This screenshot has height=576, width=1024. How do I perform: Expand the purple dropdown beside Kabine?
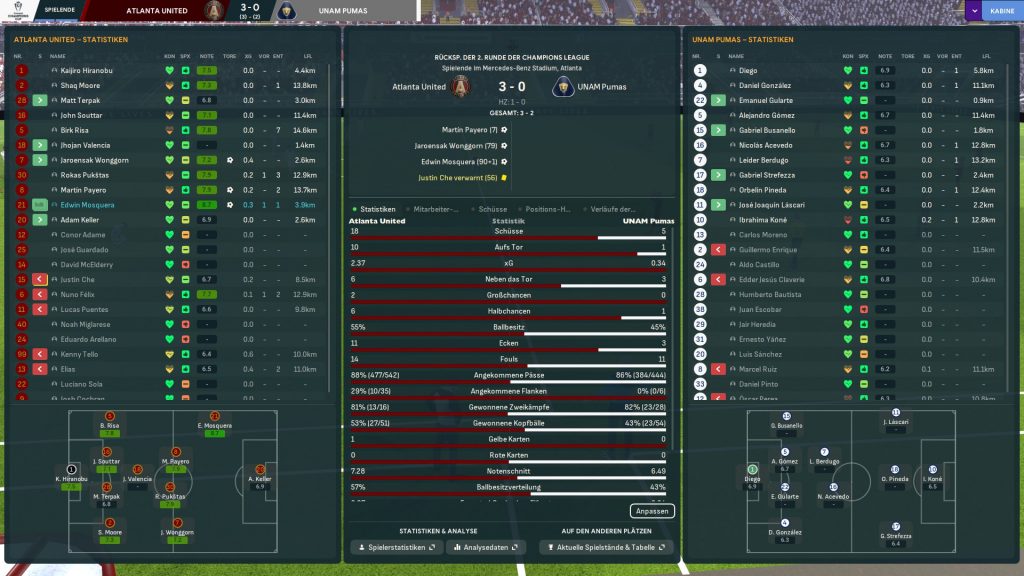click(x=972, y=11)
